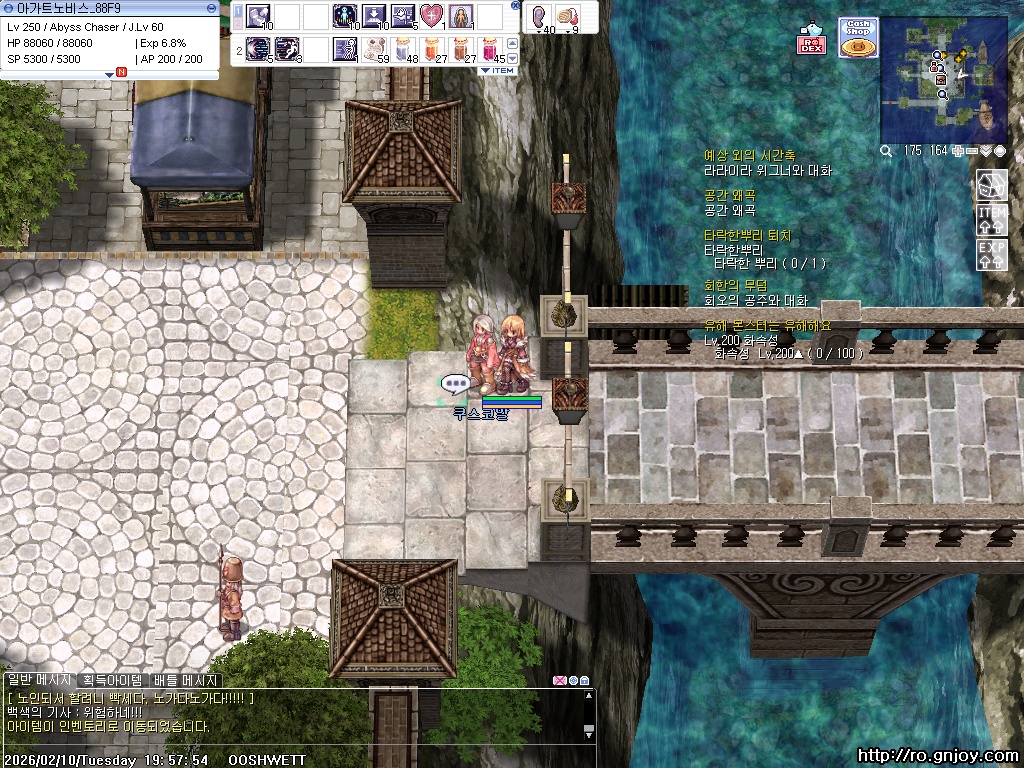Viewport: 1024px width, 768px height.
Task: Switch to the 획득아이템 chat tab
Action: 112,680
